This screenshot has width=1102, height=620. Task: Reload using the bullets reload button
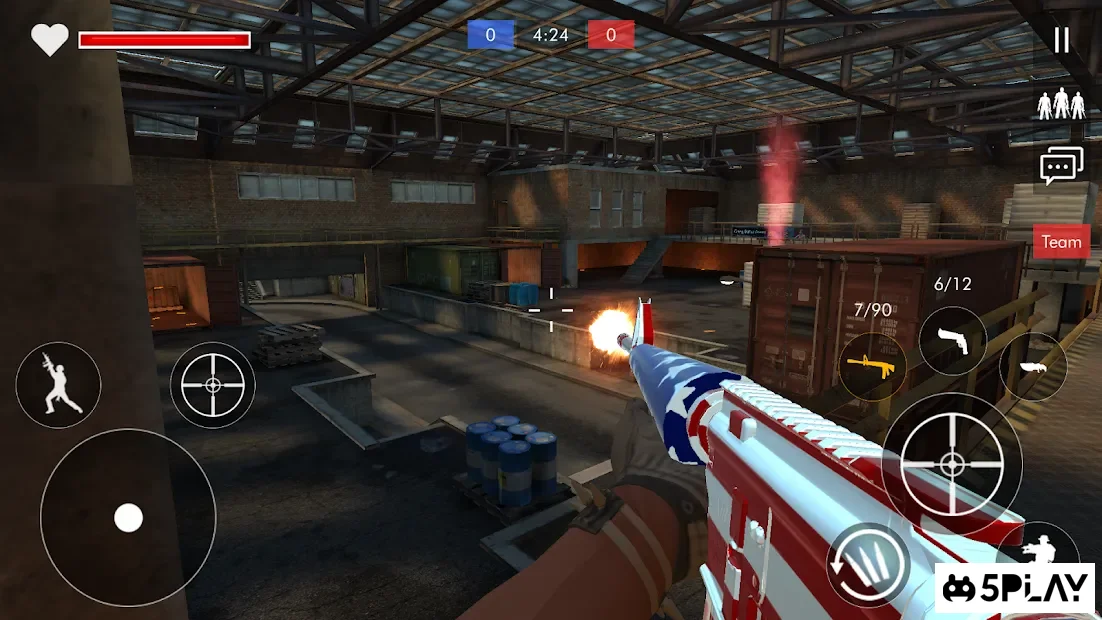tap(868, 564)
